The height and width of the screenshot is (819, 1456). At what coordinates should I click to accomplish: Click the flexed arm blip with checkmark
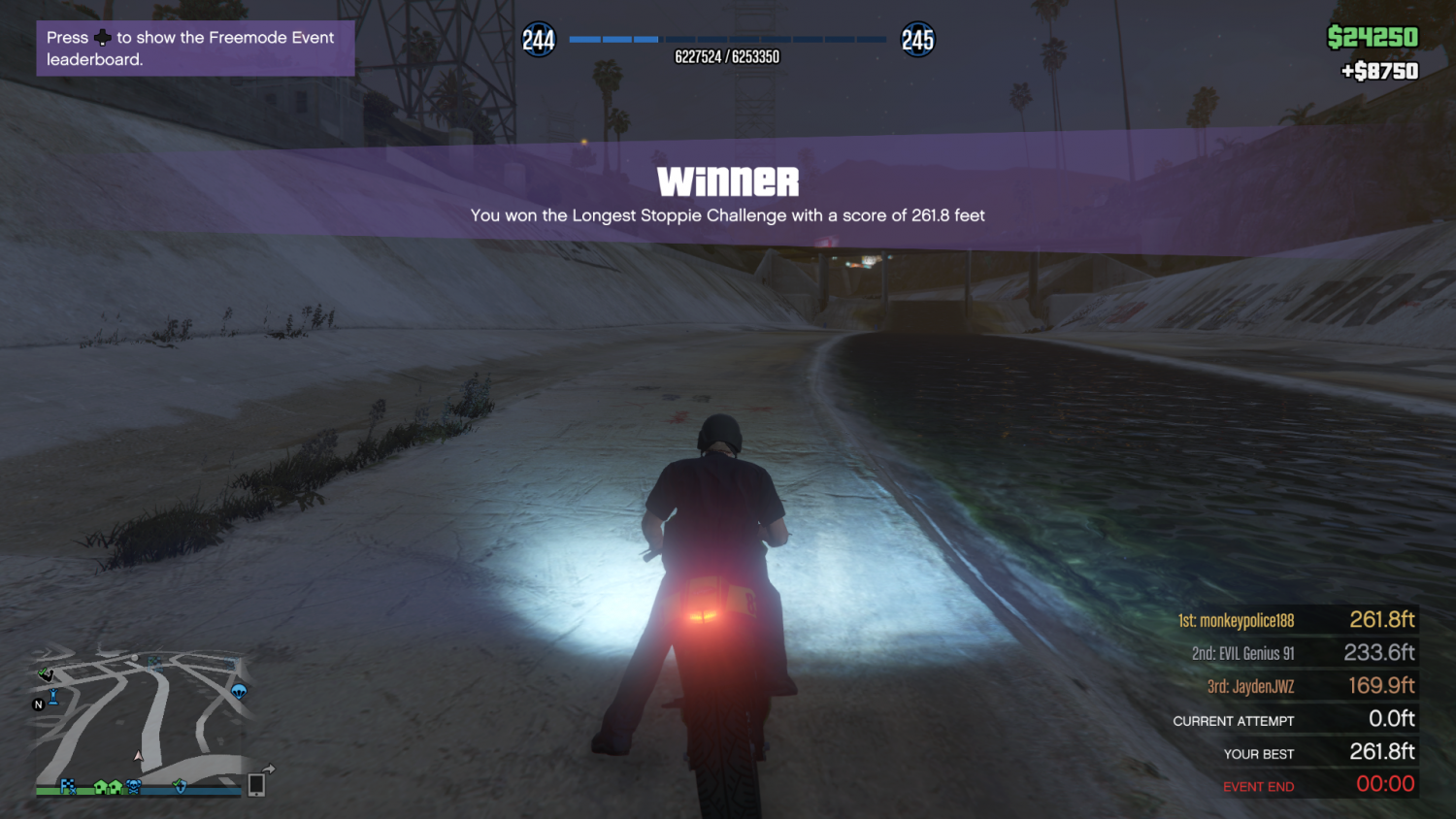click(46, 673)
